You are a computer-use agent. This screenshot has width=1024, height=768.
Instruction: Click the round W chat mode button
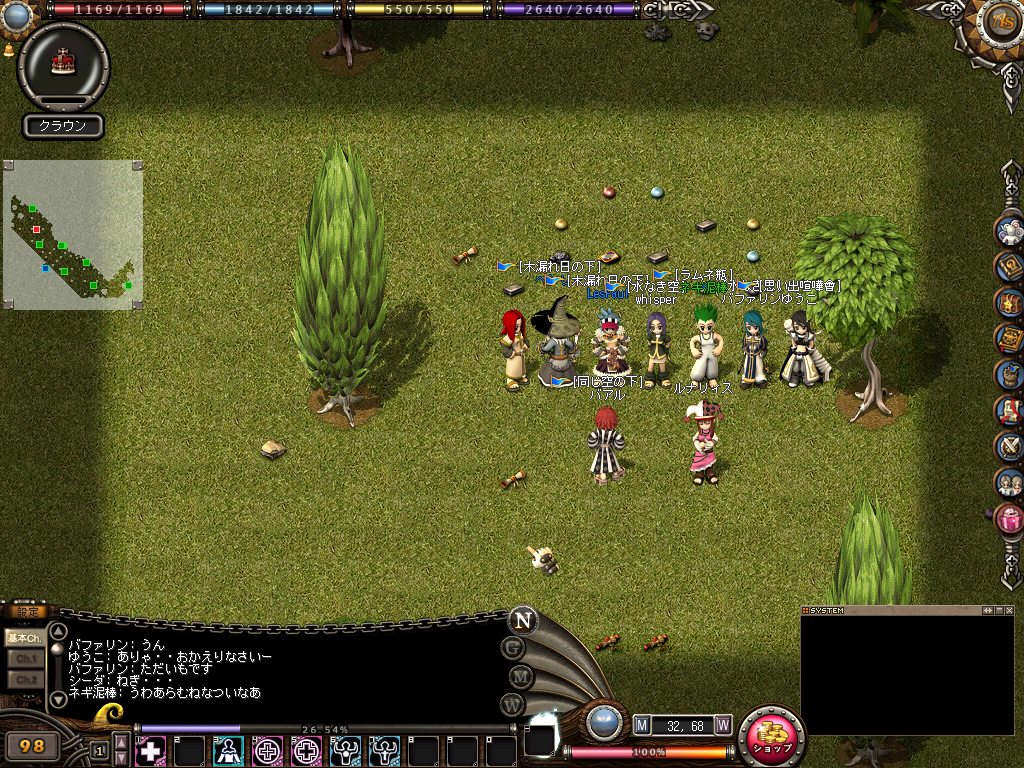coord(512,704)
